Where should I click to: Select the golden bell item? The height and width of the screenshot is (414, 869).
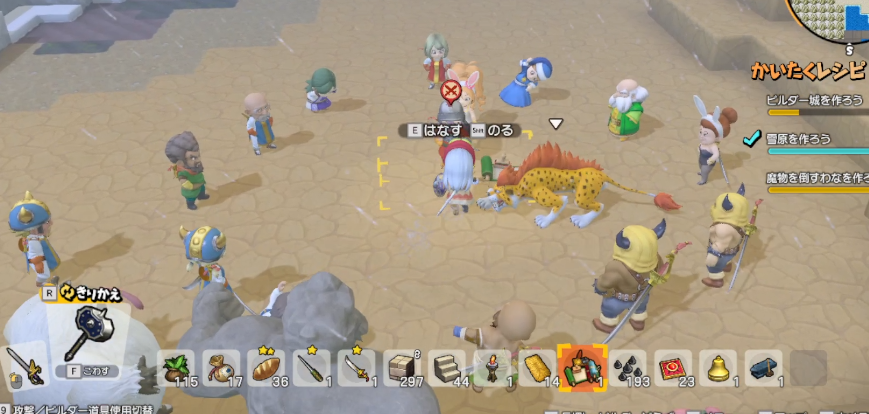click(x=718, y=369)
